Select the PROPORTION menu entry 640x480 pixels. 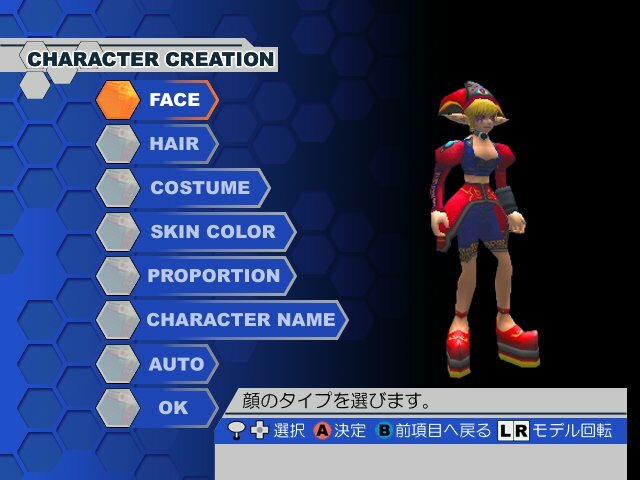pyautogui.click(x=214, y=276)
